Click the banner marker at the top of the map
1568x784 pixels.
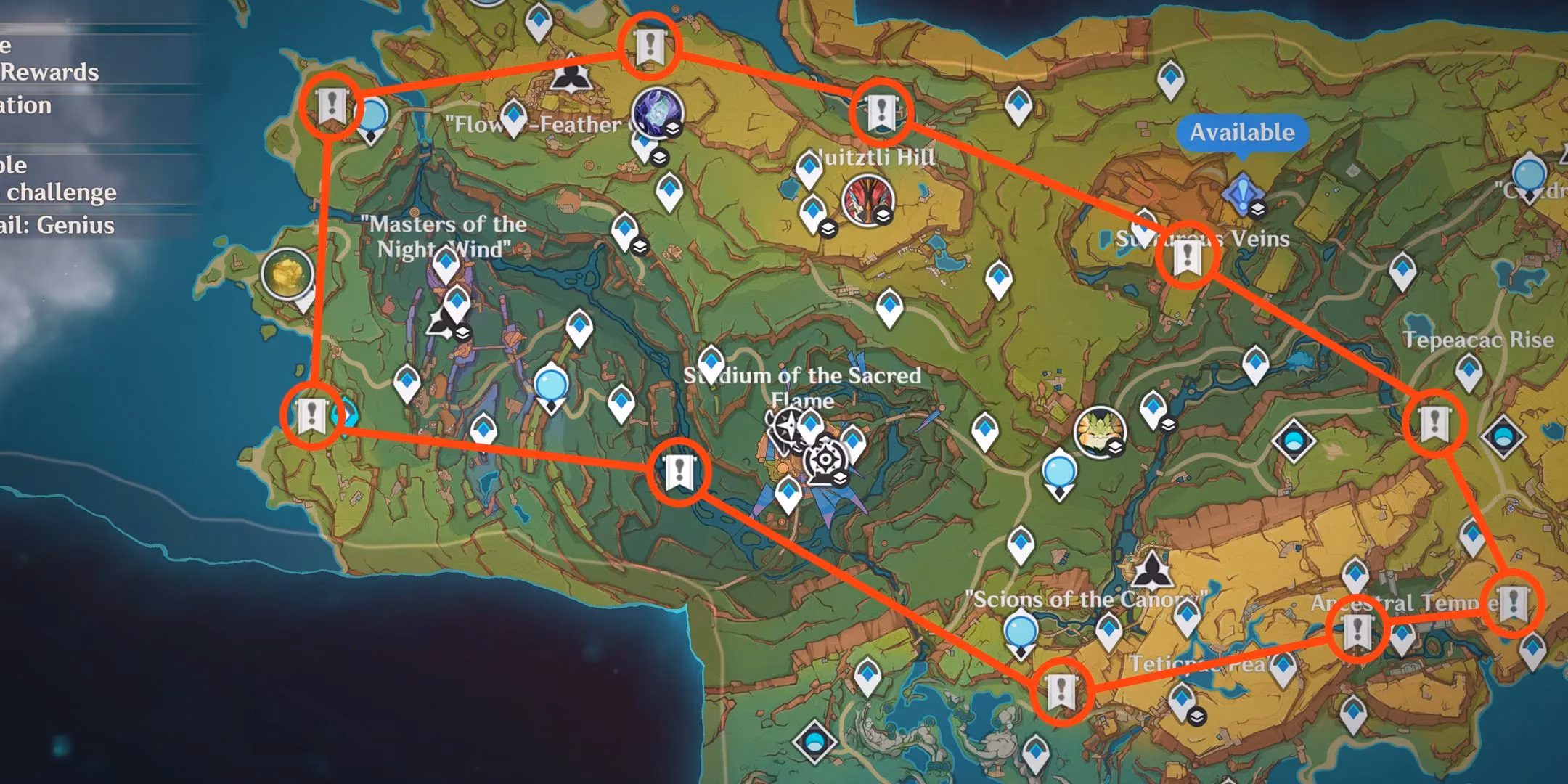click(x=651, y=46)
